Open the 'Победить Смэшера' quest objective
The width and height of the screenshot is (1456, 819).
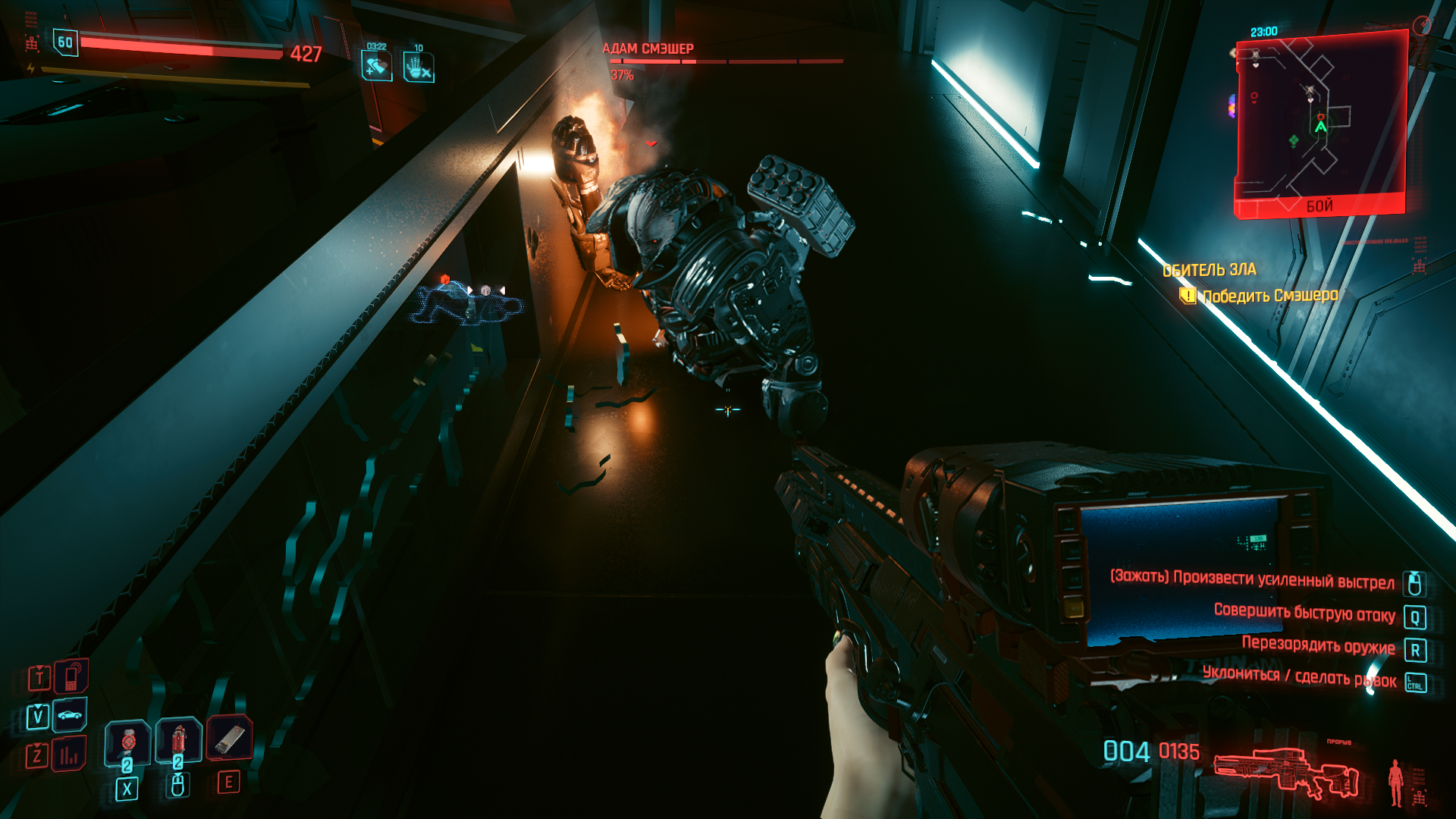click(x=1270, y=296)
